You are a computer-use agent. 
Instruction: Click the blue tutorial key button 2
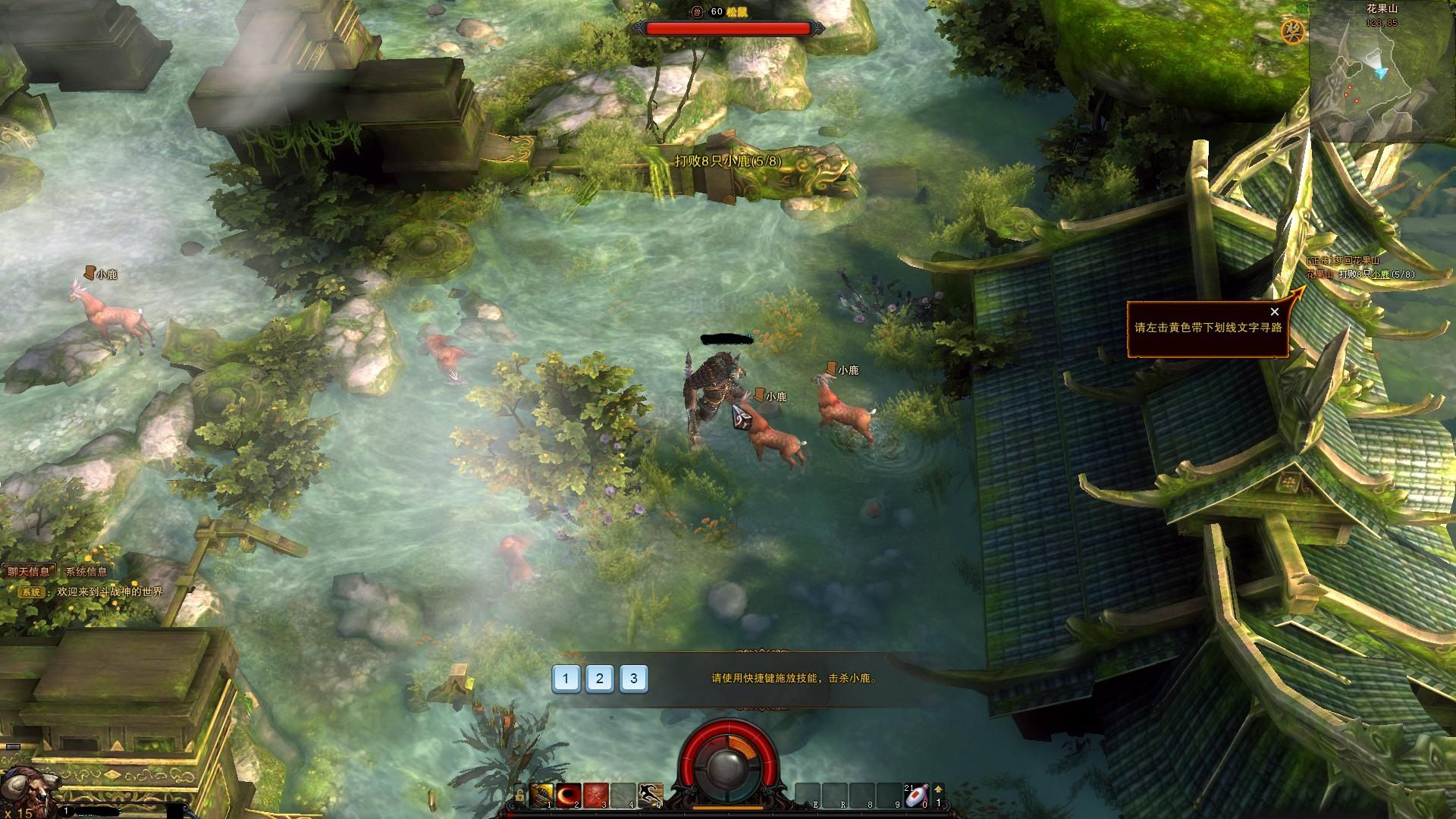click(600, 679)
